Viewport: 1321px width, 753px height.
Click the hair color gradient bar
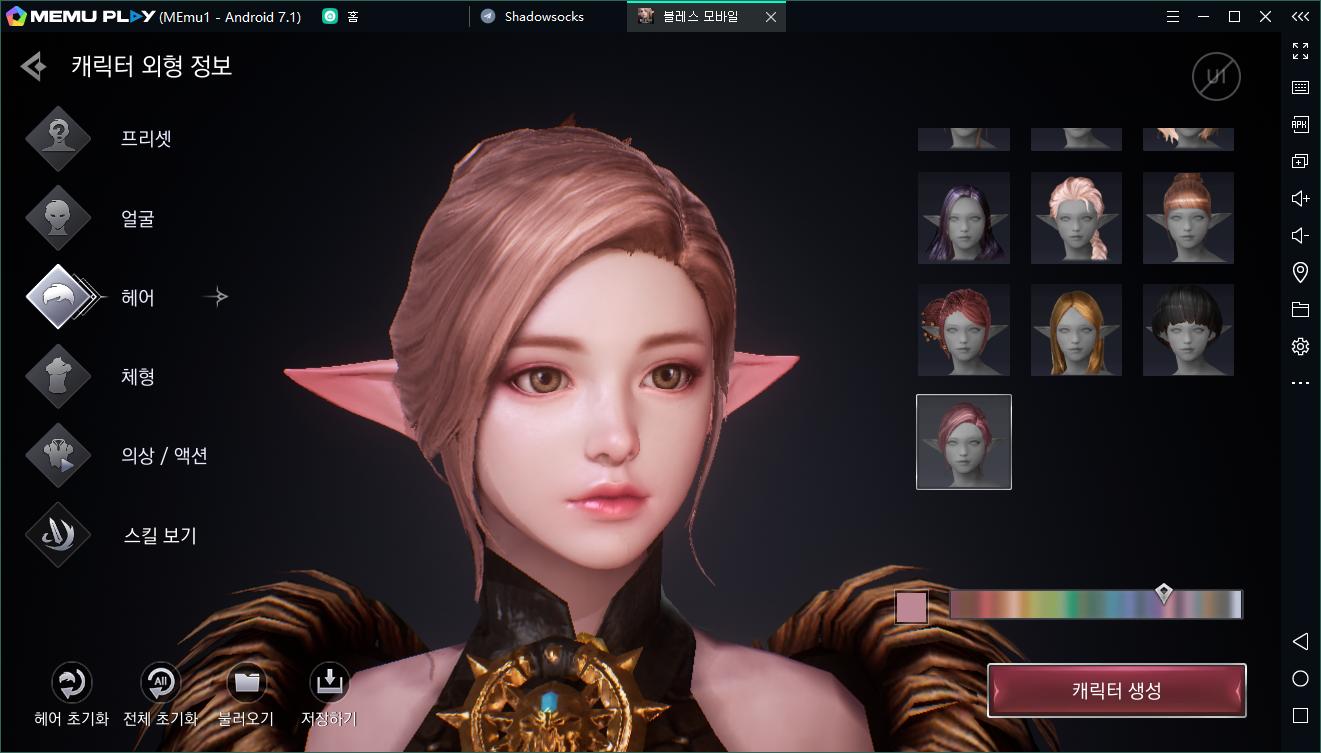(1095, 605)
